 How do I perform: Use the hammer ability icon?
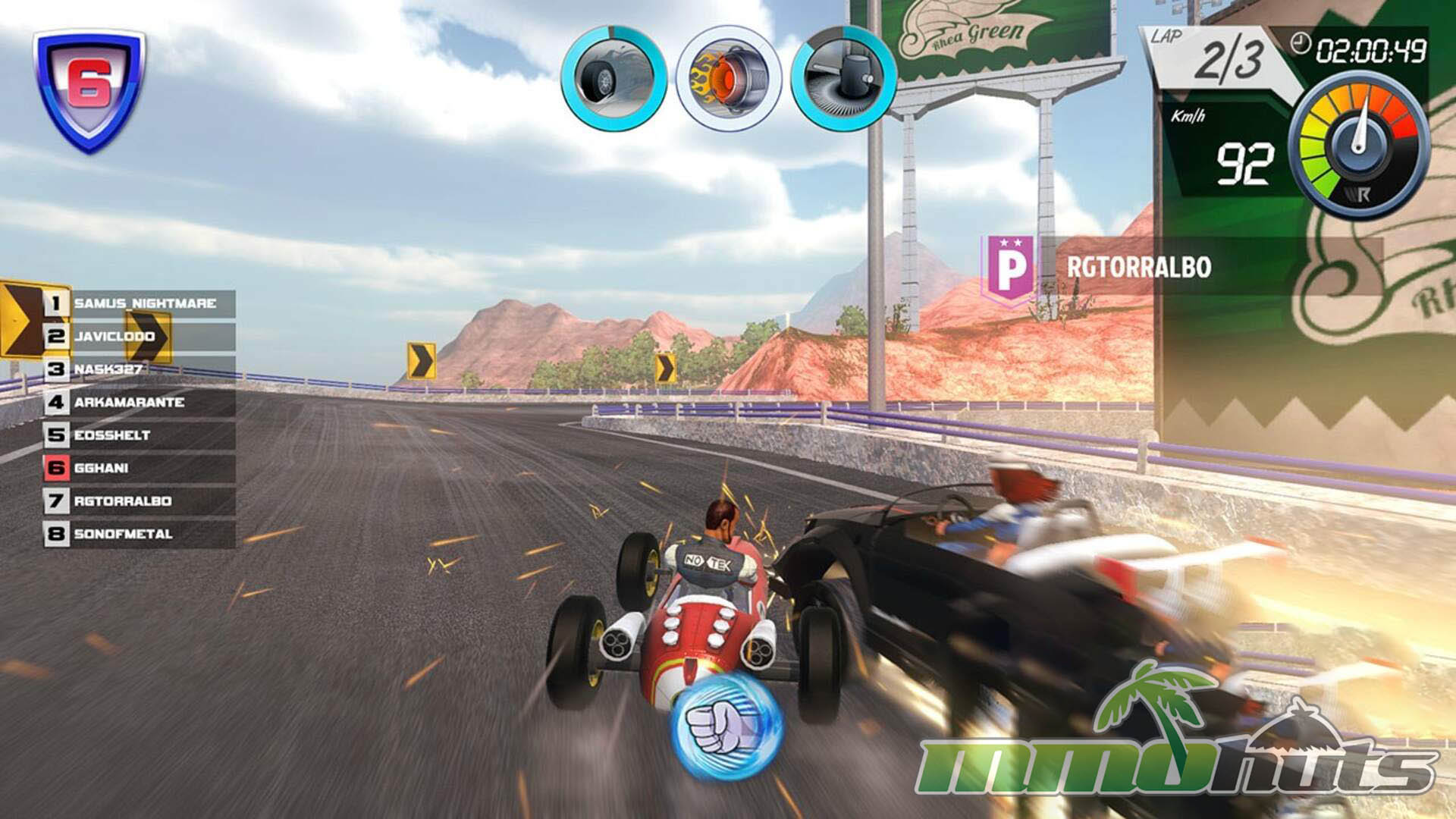point(843,78)
